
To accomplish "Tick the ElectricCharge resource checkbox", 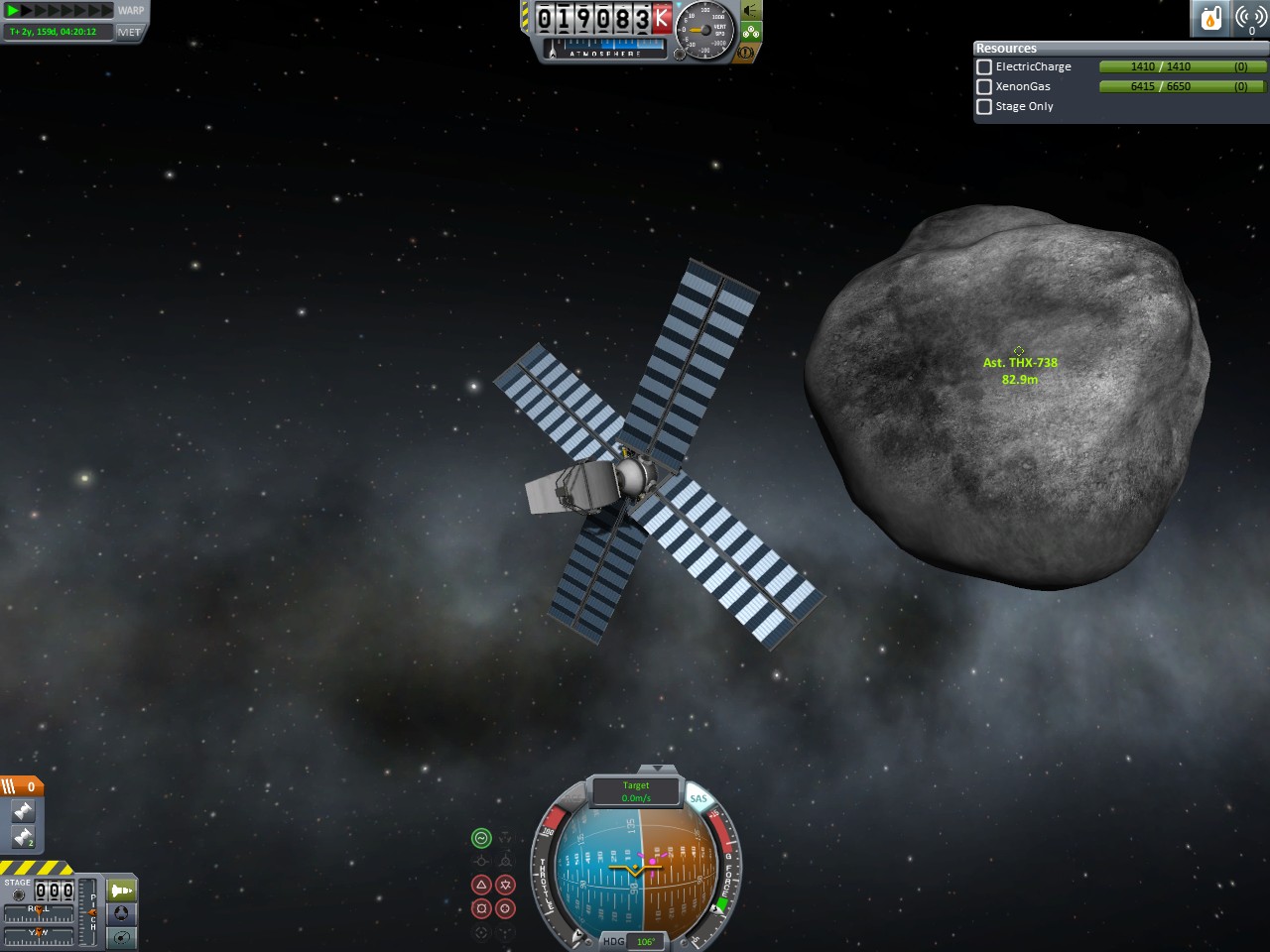I will [x=984, y=67].
